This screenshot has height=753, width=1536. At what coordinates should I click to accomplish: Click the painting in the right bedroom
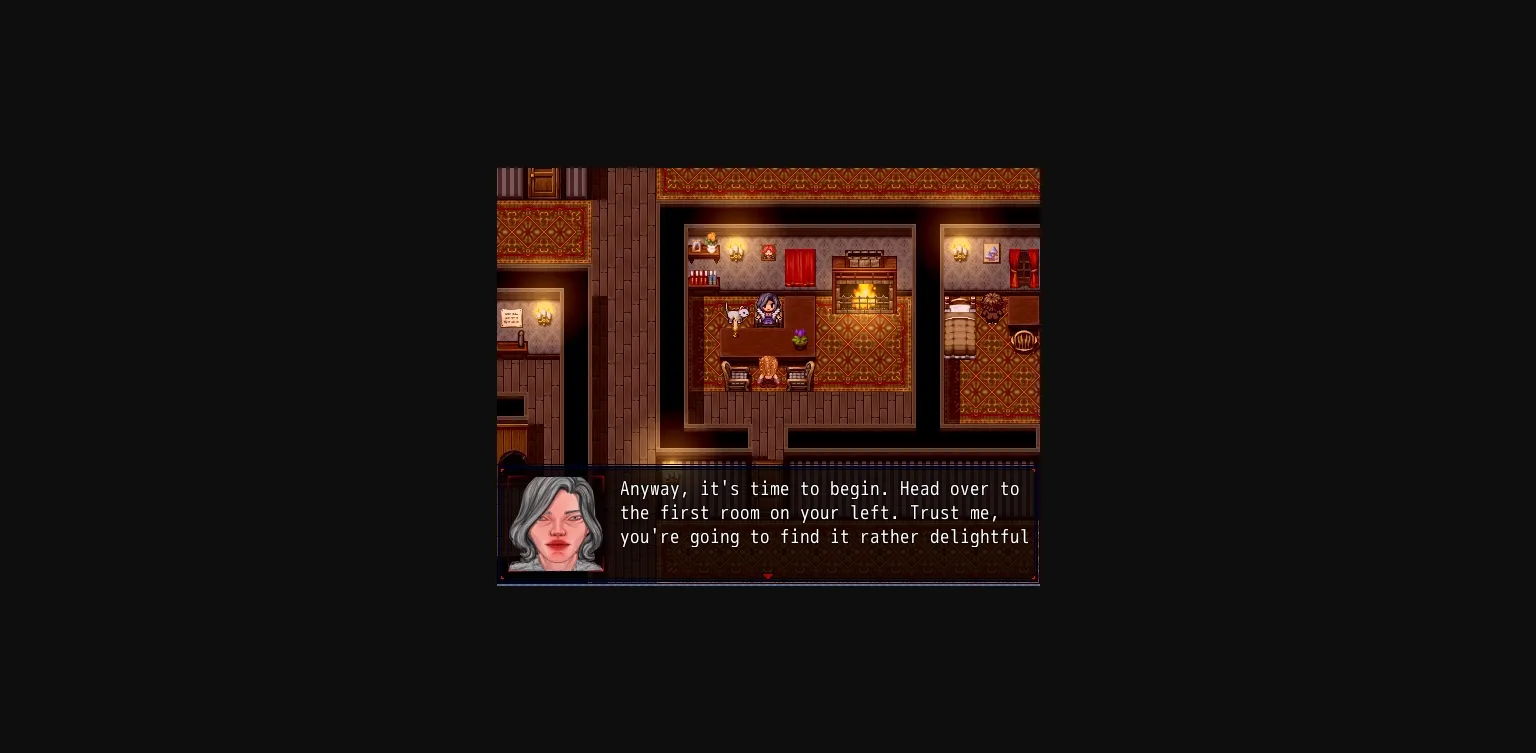(990, 255)
